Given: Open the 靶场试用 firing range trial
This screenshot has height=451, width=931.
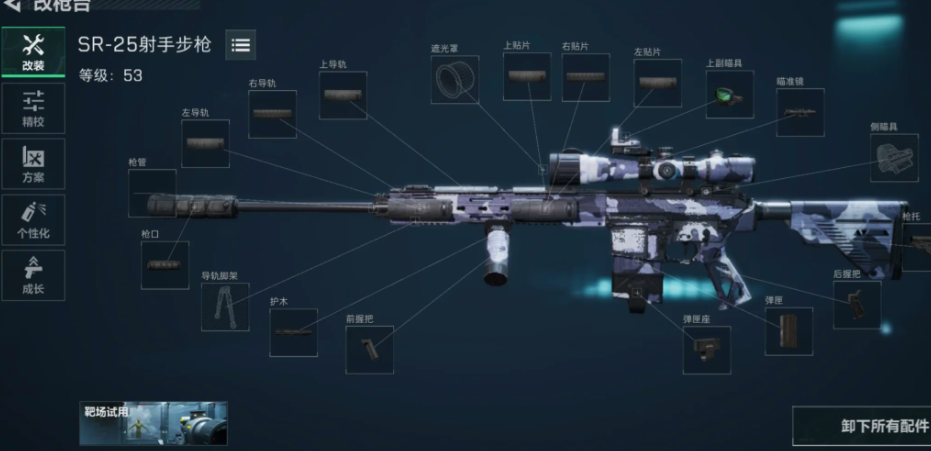Looking at the screenshot, I should [153, 423].
